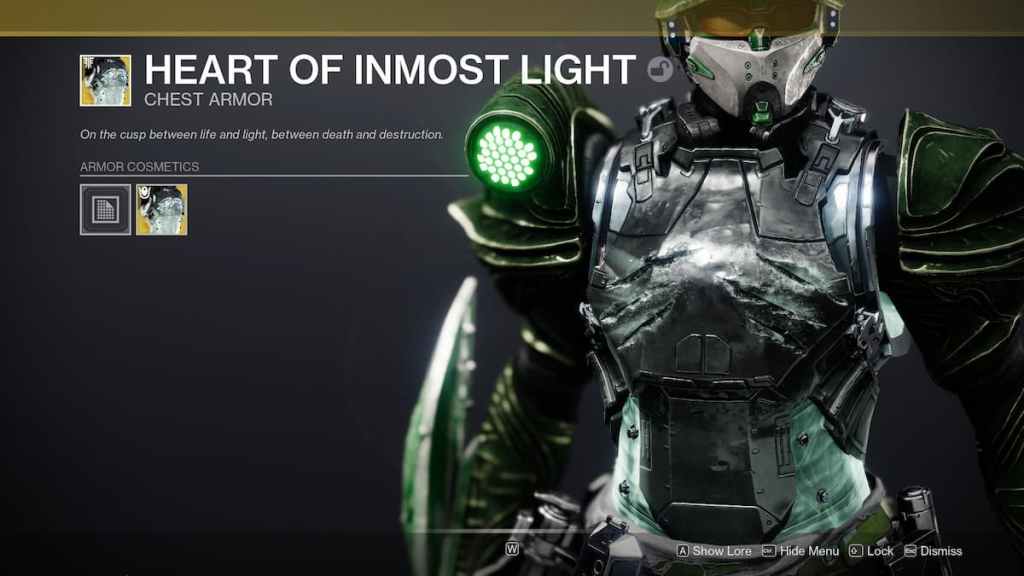Open the default shader cosmetic slot
Viewport: 1024px width, 576px height.
tap(105, 209)
